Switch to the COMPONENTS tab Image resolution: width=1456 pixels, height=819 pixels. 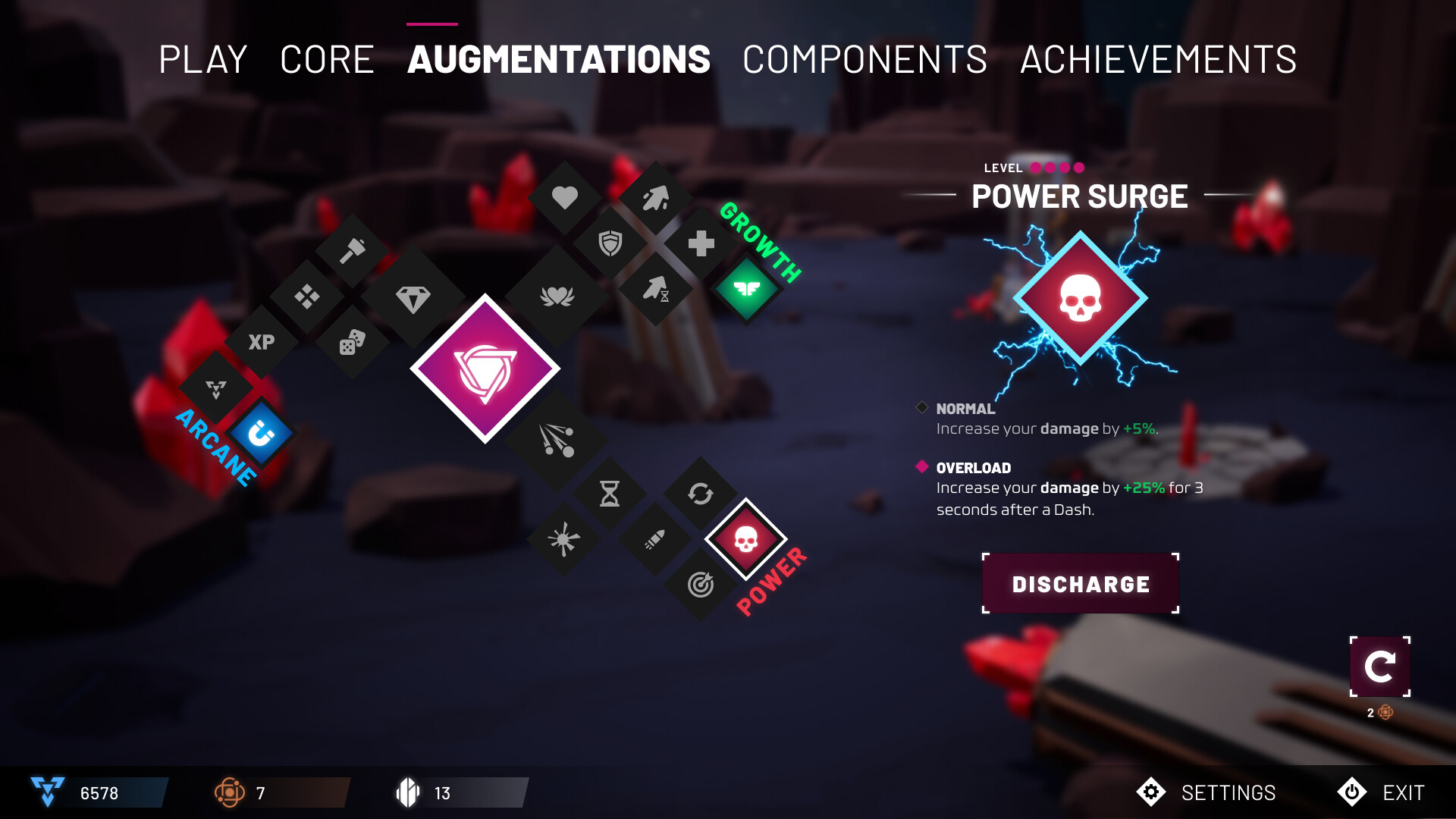[x=863, y=59]
